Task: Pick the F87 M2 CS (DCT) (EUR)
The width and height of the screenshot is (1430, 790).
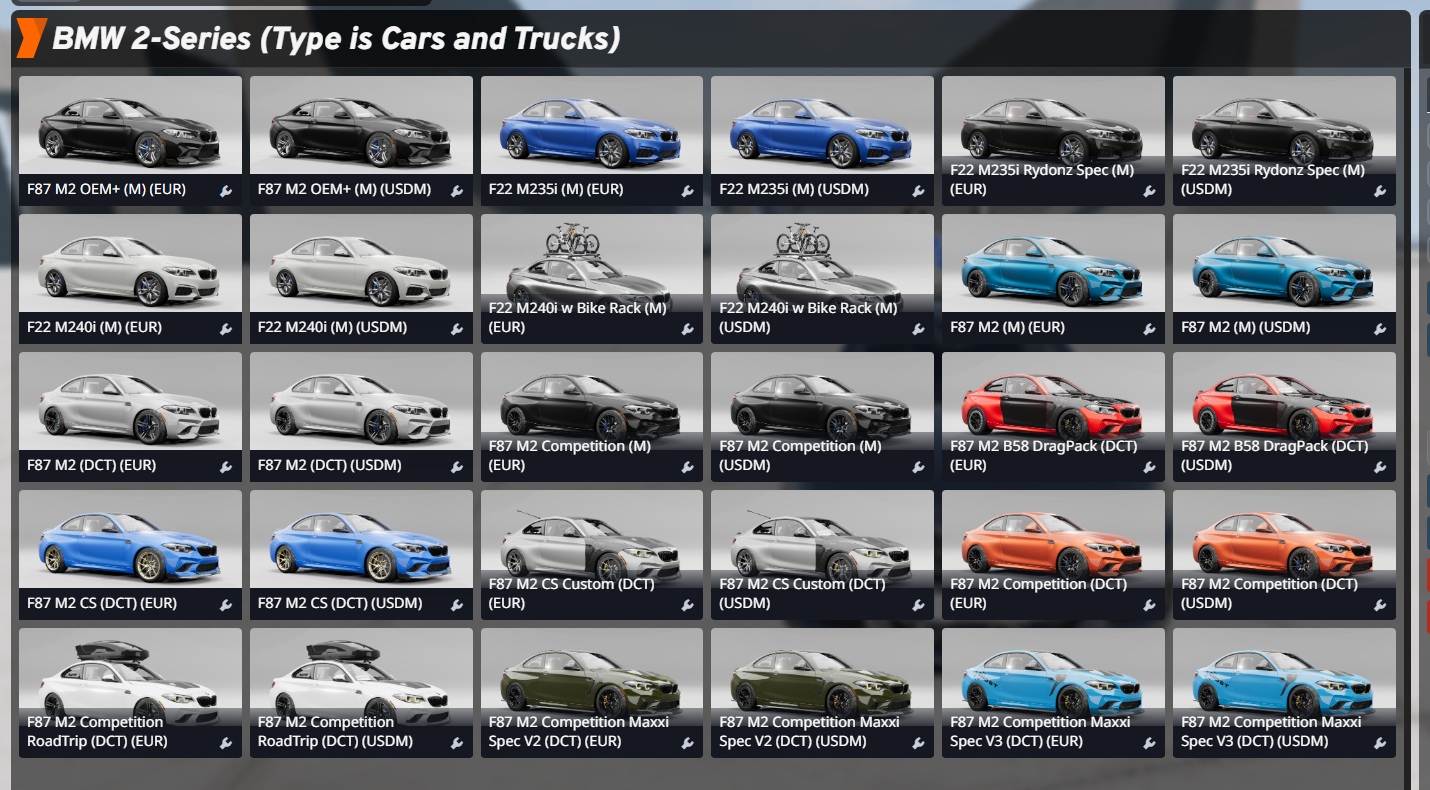Action: [130, 544]
